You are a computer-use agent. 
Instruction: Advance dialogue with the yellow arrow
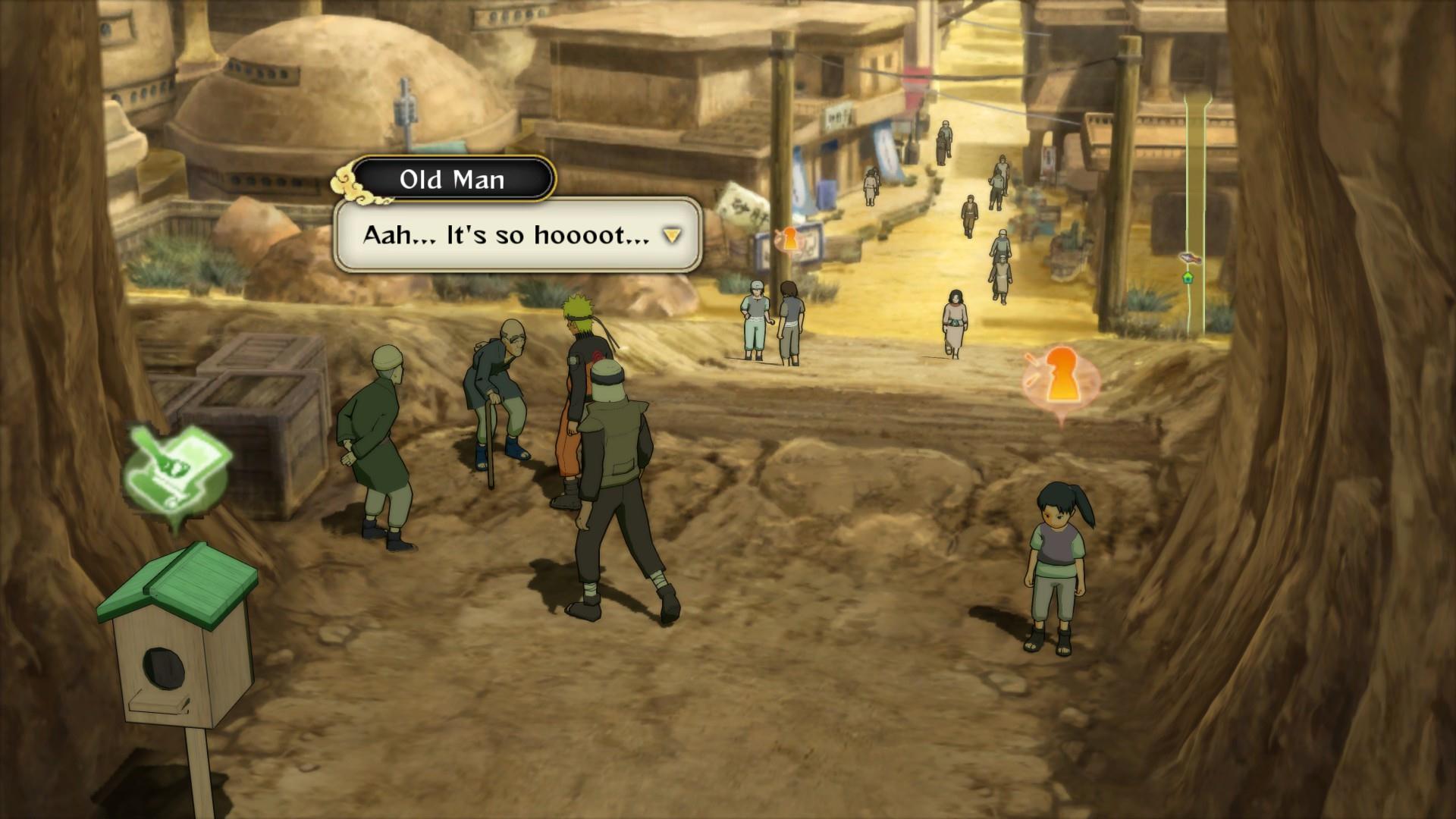(672, 236)
